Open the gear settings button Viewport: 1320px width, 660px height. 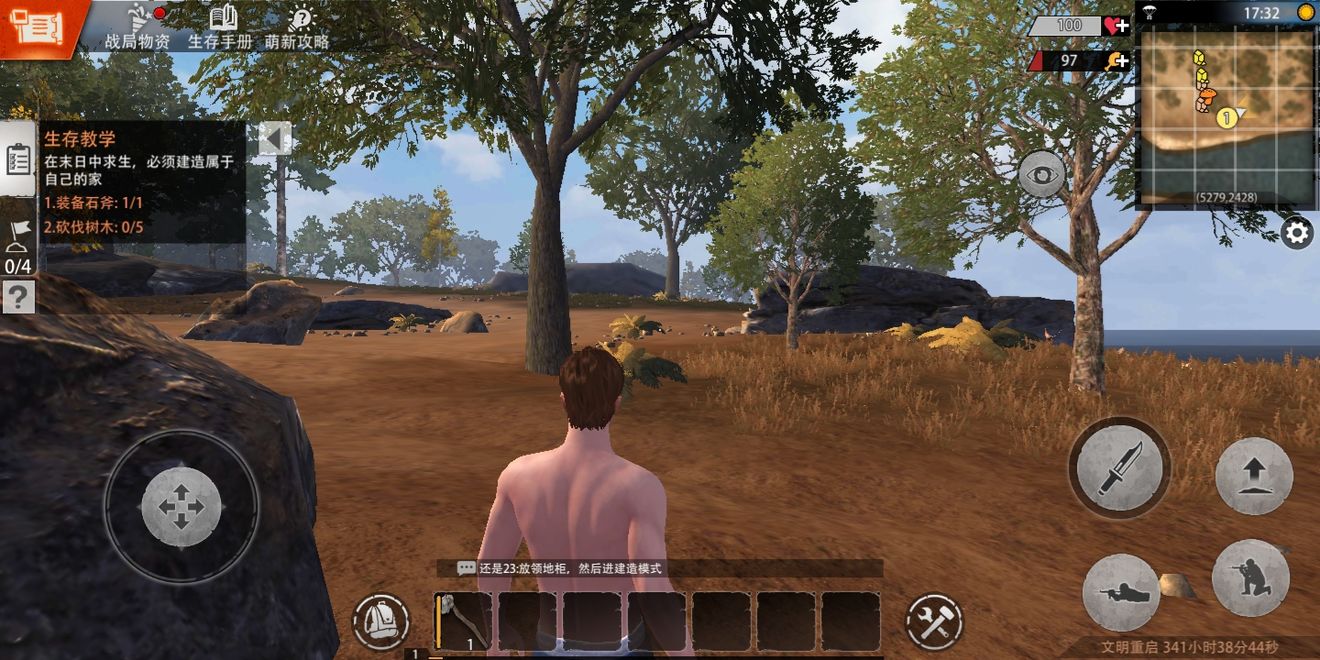(x=1297, y=234)
